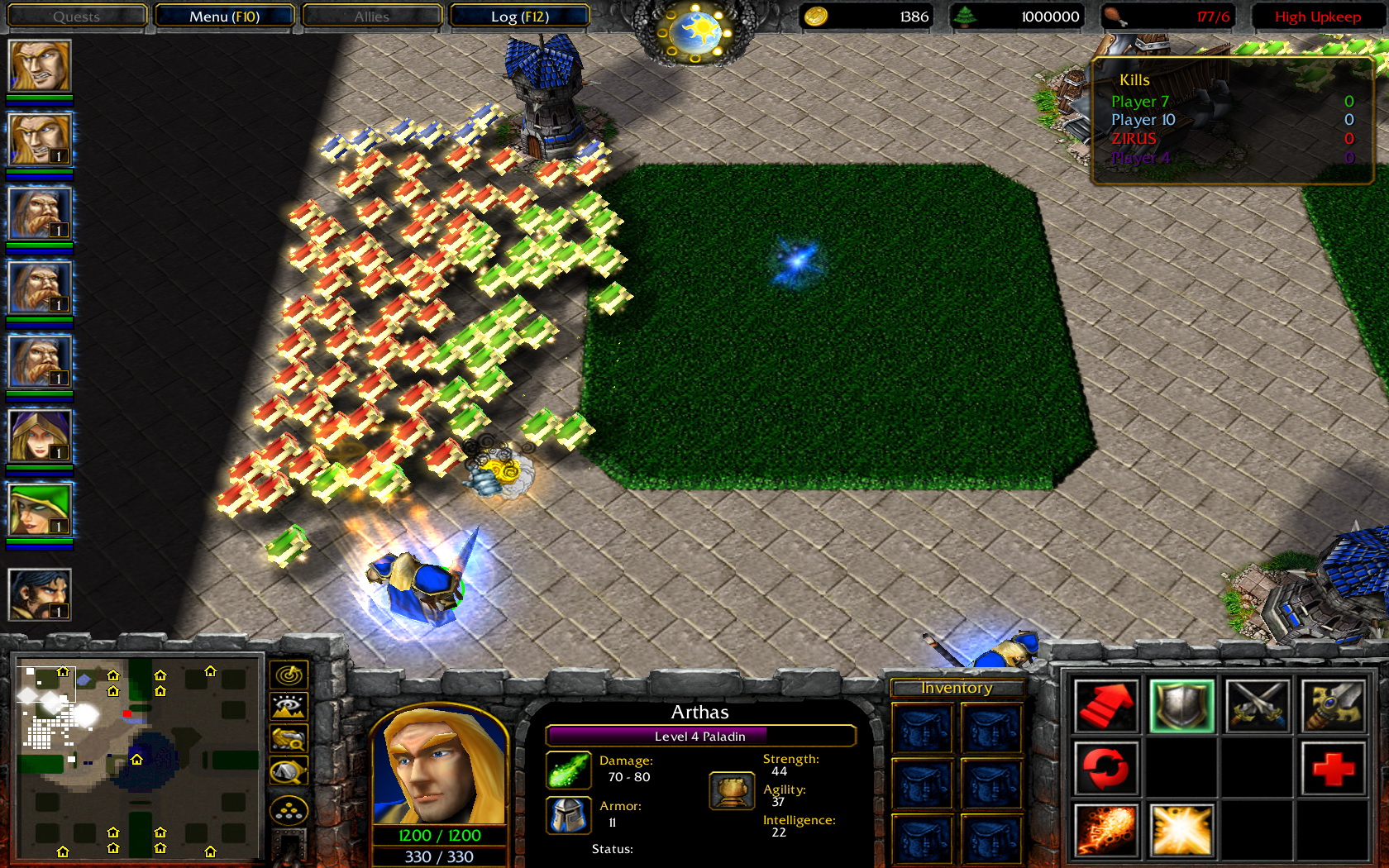Click Arthas's blue mana bar

click(x=439, y=857)
